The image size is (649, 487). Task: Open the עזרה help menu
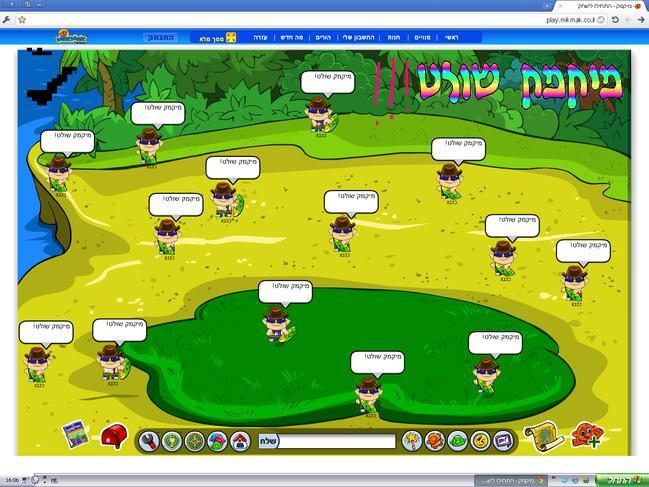[x=258, y=37]
